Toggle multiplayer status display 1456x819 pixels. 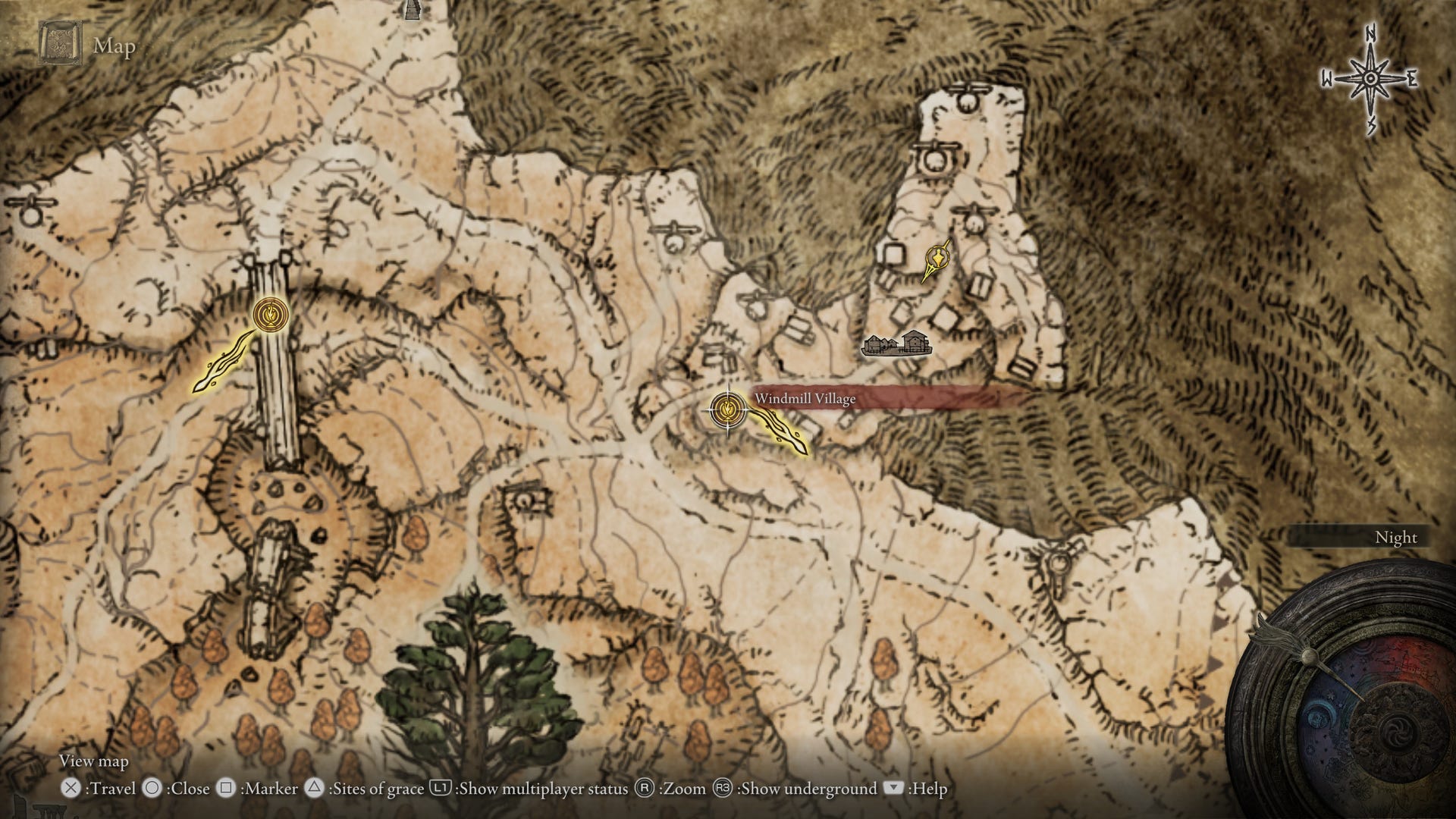click(531, 789)
